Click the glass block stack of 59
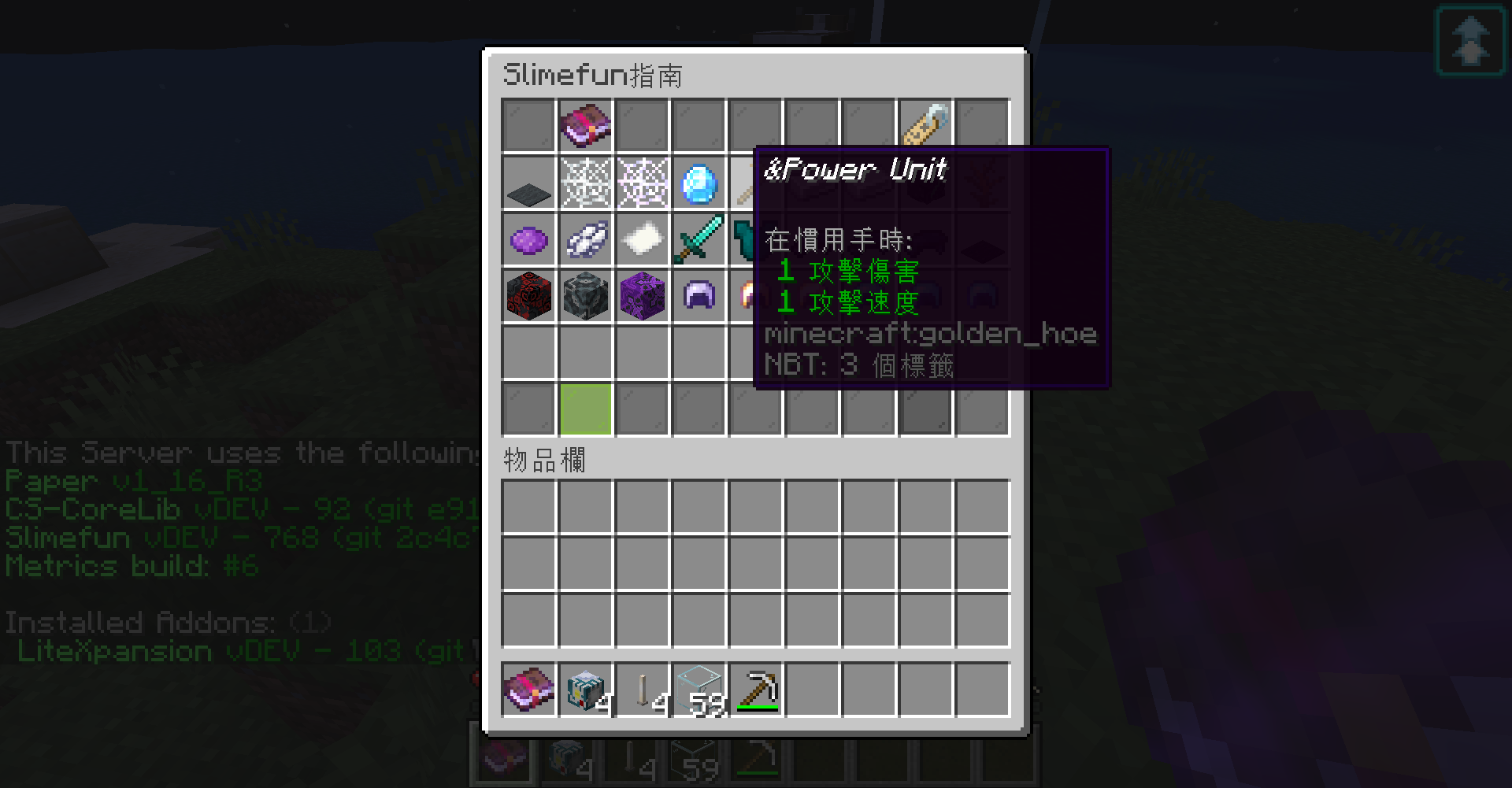Viewport: 1512px width, 788px height. click(x=698, y=690)
